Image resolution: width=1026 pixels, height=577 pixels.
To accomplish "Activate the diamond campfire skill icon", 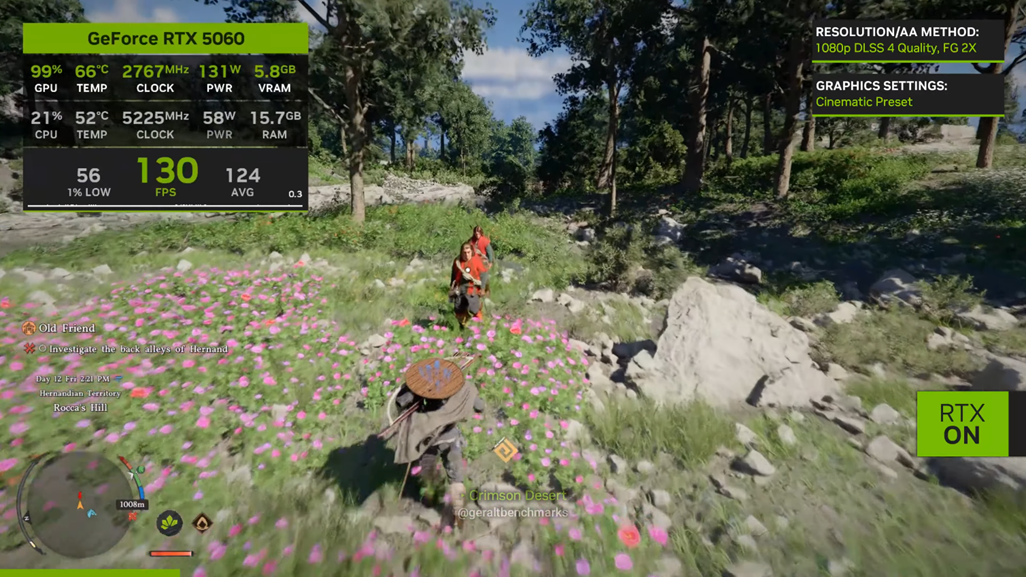I will pyautogui.click(x=202, y=522).
